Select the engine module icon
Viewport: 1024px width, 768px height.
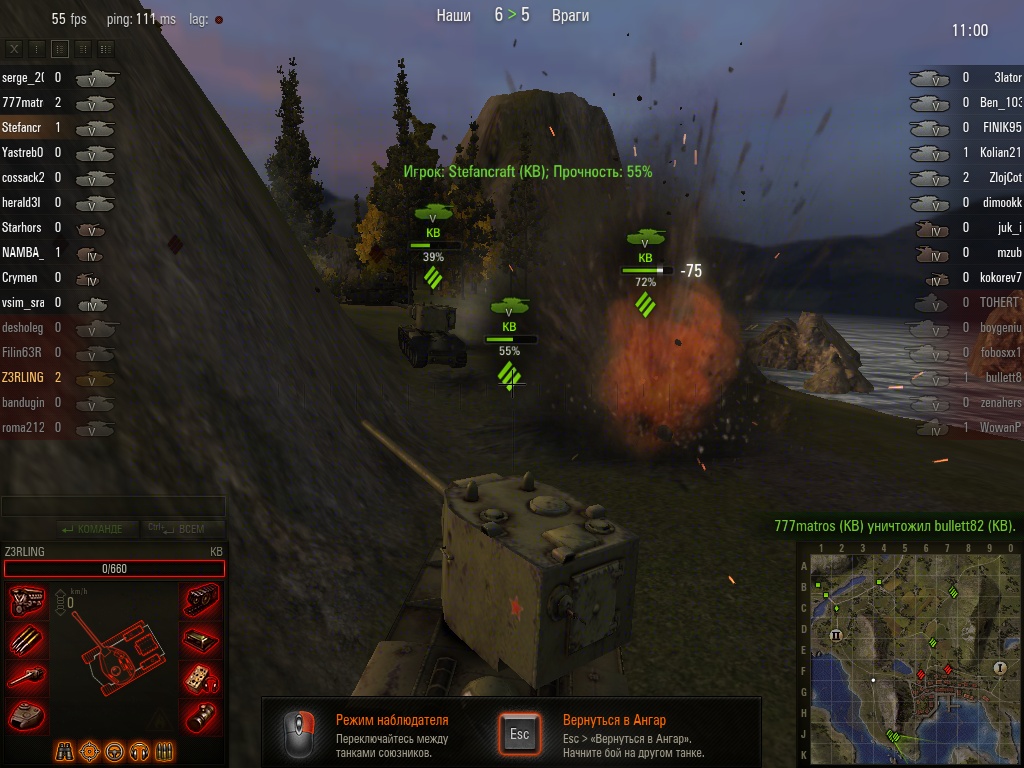coord(26,602)
